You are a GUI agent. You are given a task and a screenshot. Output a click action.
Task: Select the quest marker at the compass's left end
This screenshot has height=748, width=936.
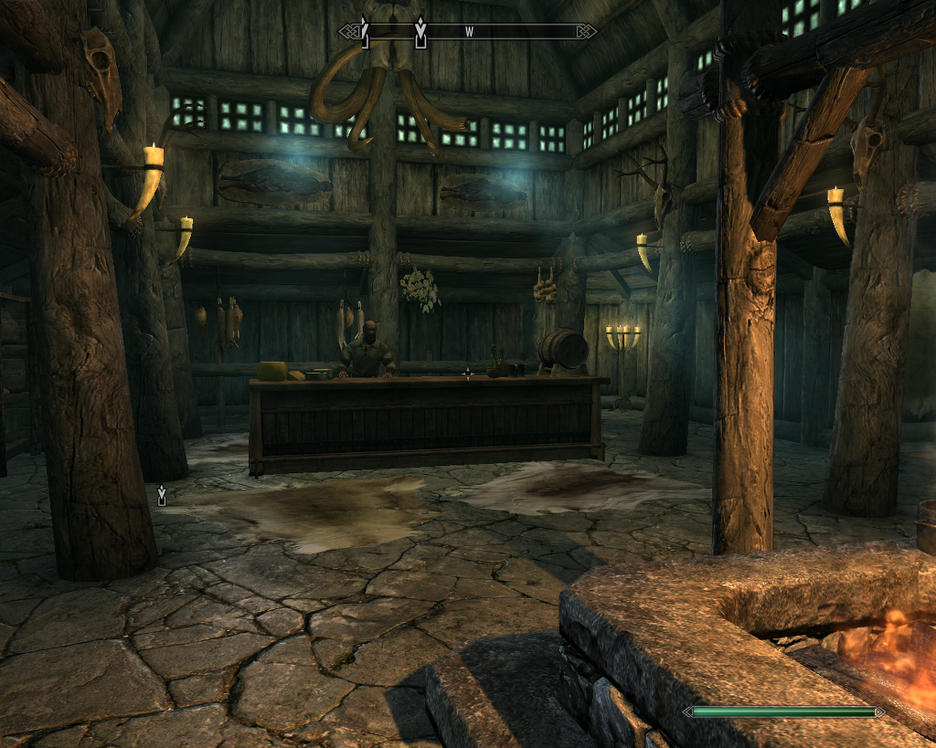pos(365,33)
